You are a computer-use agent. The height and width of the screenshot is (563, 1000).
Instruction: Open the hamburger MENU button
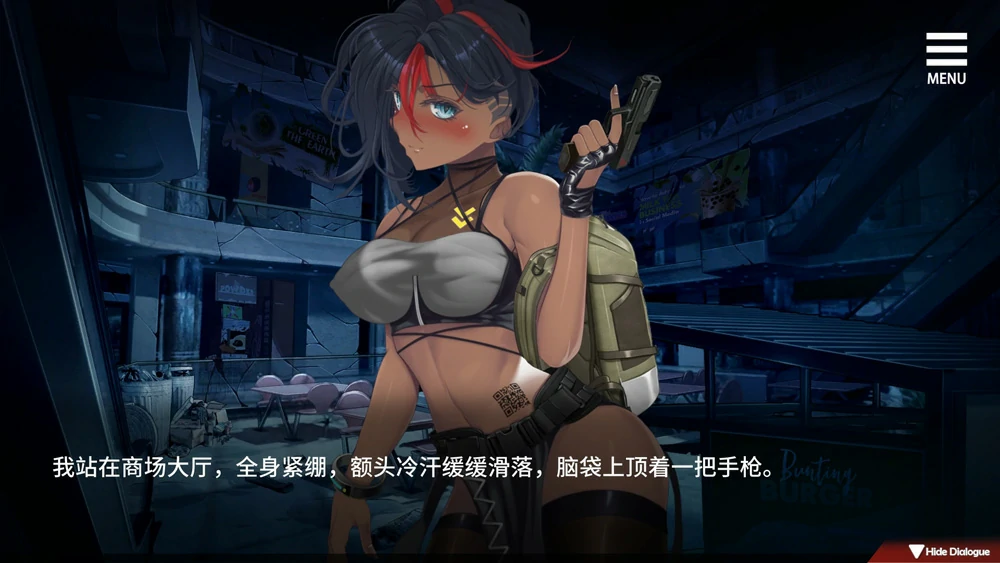[x=946, y=58]
